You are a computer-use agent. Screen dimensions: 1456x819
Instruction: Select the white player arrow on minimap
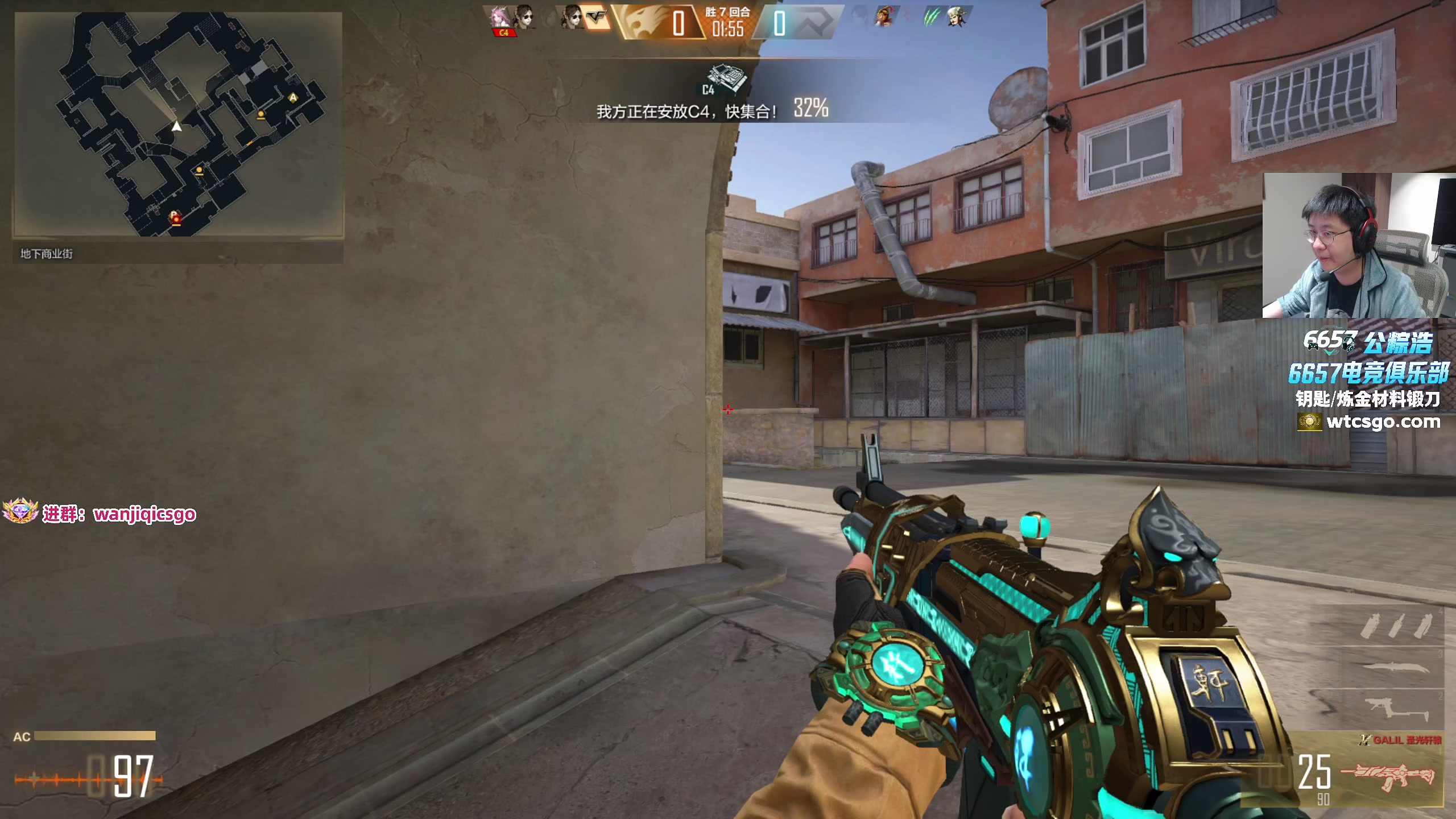(177, 126)
